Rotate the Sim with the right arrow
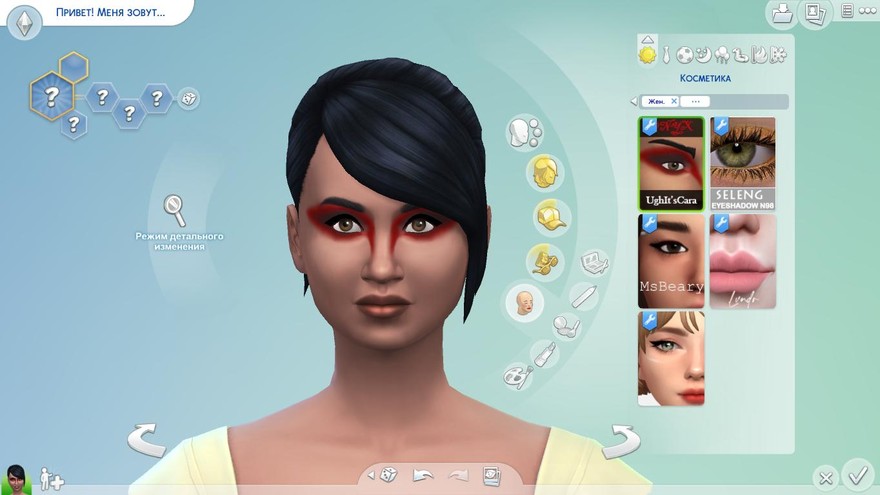The image size is (880, 495). tap(621, 439)
